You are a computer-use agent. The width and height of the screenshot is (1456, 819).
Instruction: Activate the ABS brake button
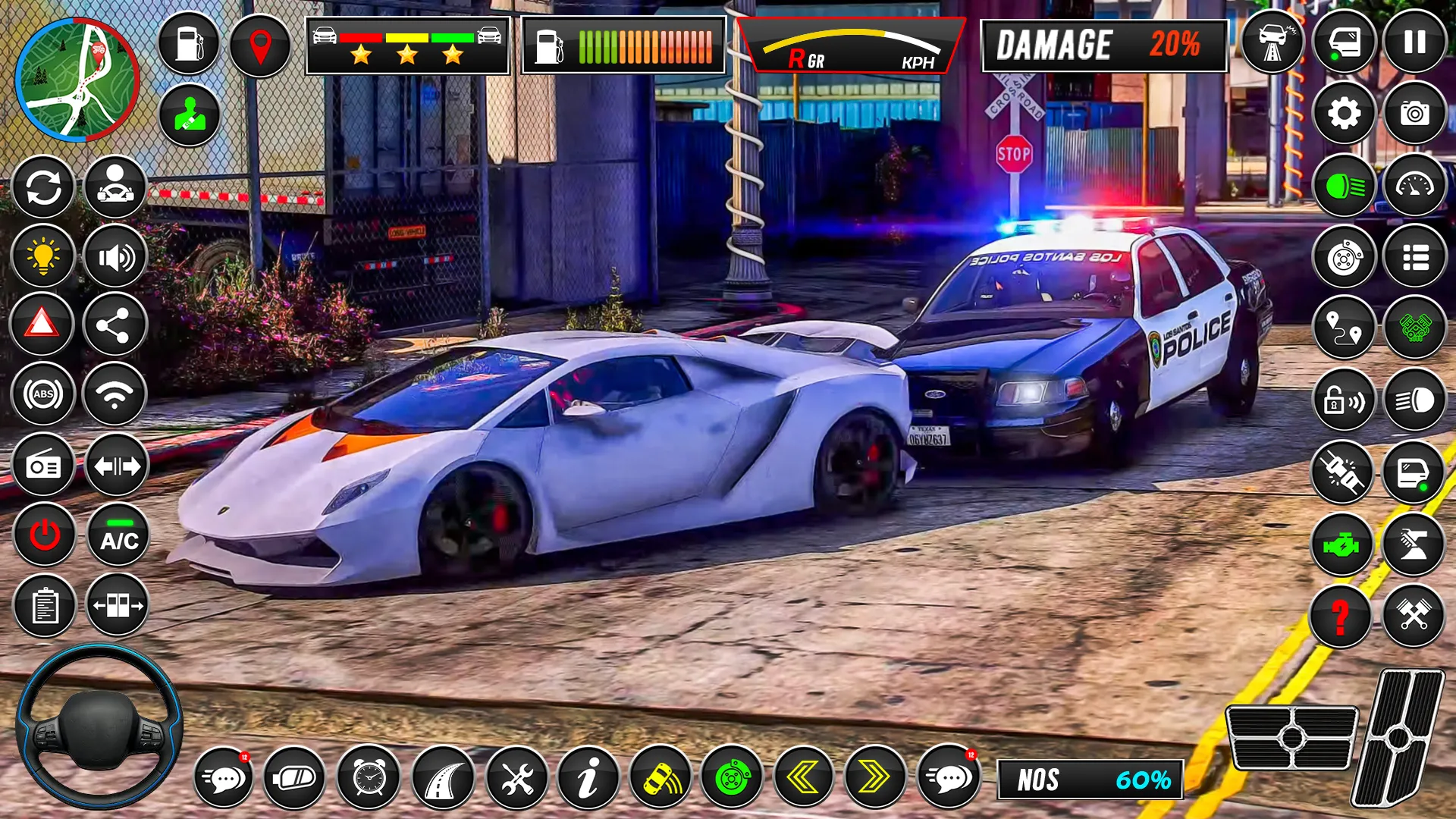(43, 394)
